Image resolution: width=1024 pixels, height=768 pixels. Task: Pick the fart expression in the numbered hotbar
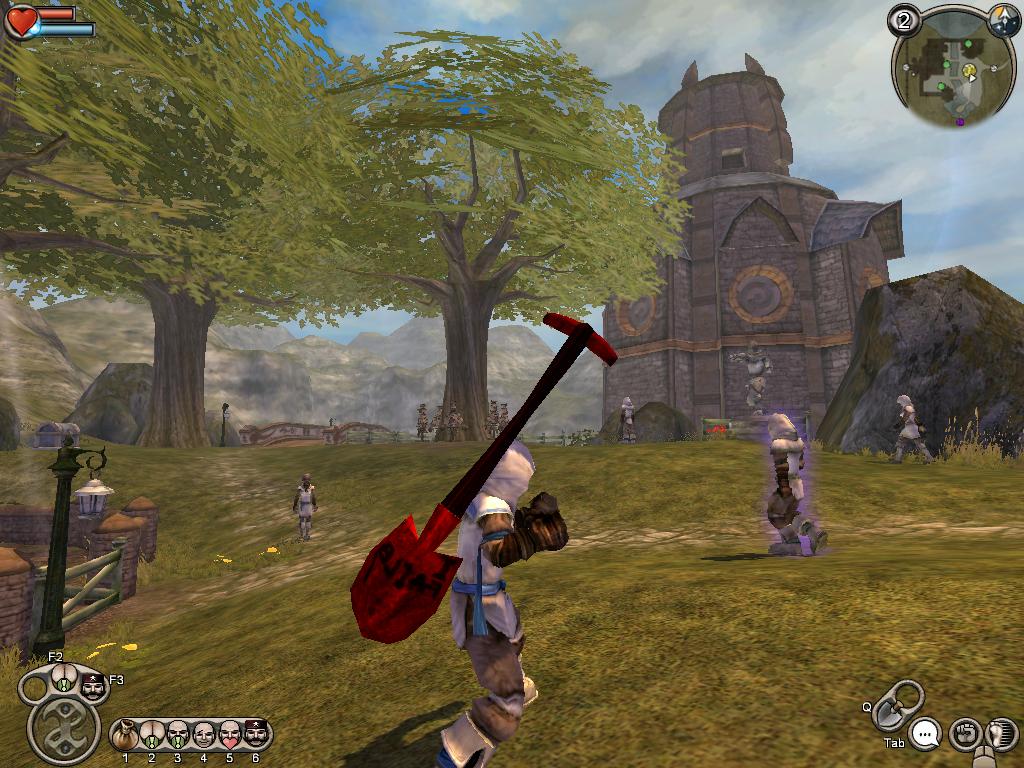tap(152, 736)
